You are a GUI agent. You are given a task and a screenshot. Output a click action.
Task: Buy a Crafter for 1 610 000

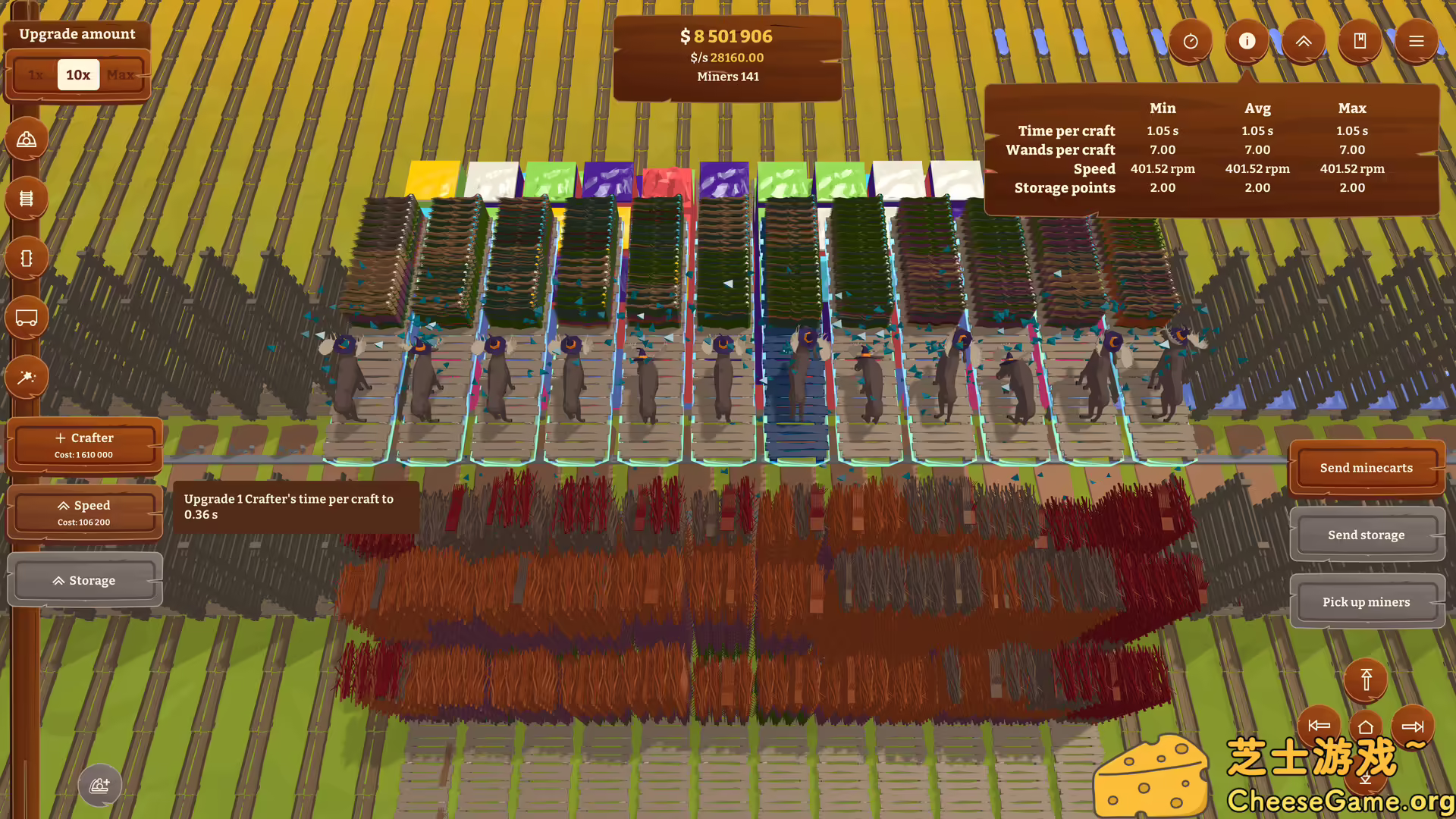(85, 444)
